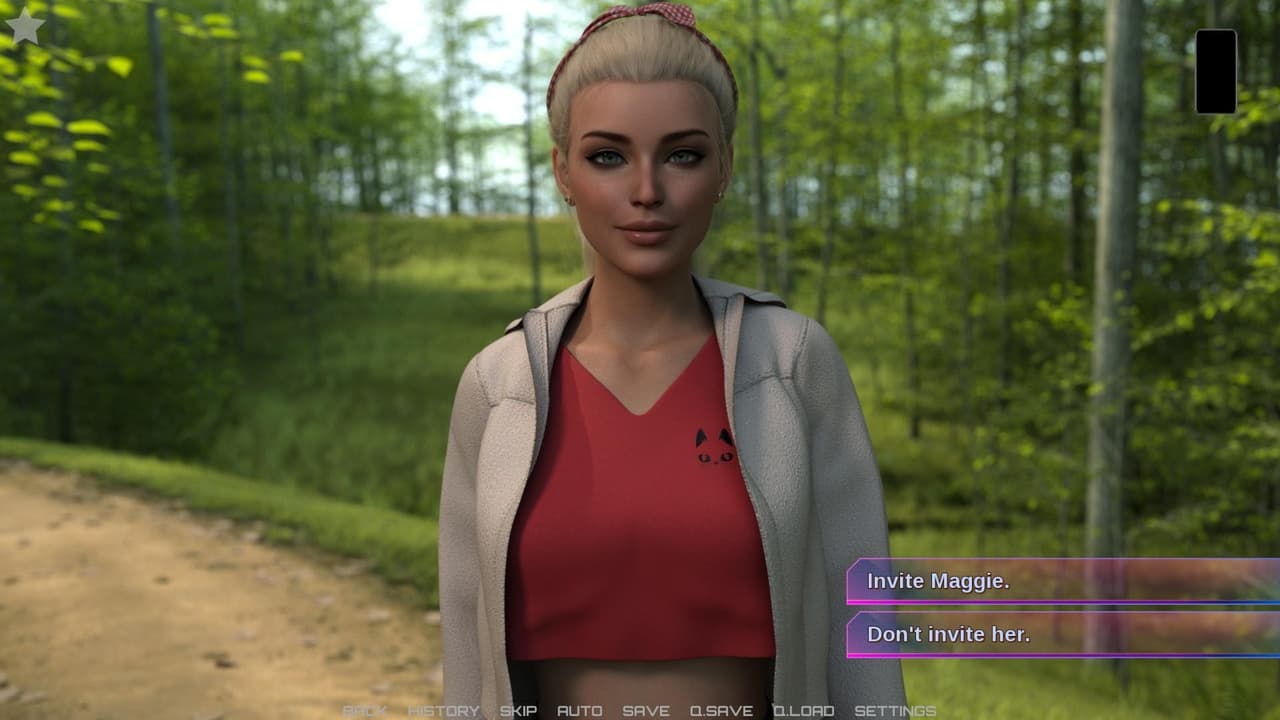Open the phone icon in the corner
1280x720 pixels.
[1215, 71]
